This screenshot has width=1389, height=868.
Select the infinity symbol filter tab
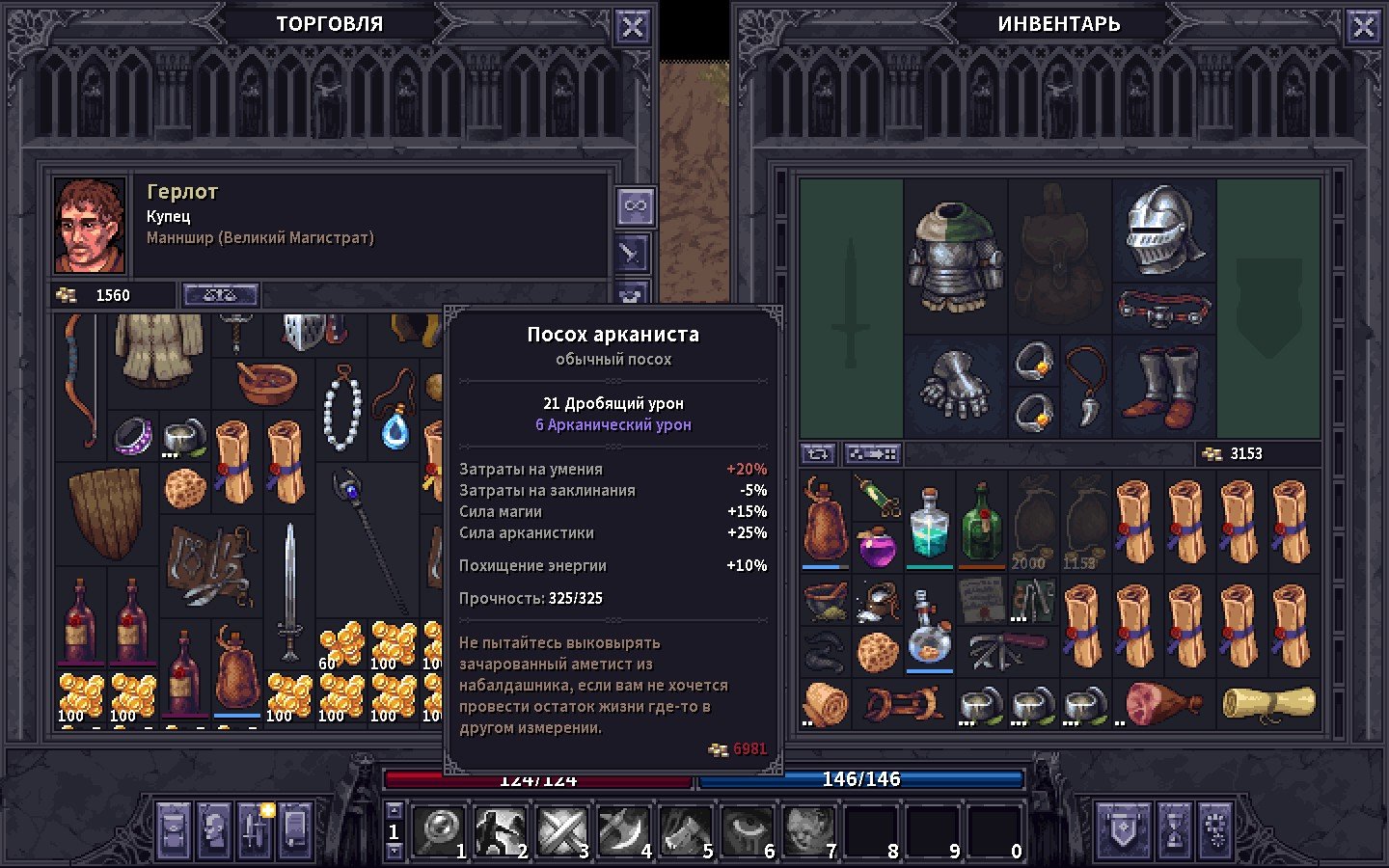(x=635, y=205)
